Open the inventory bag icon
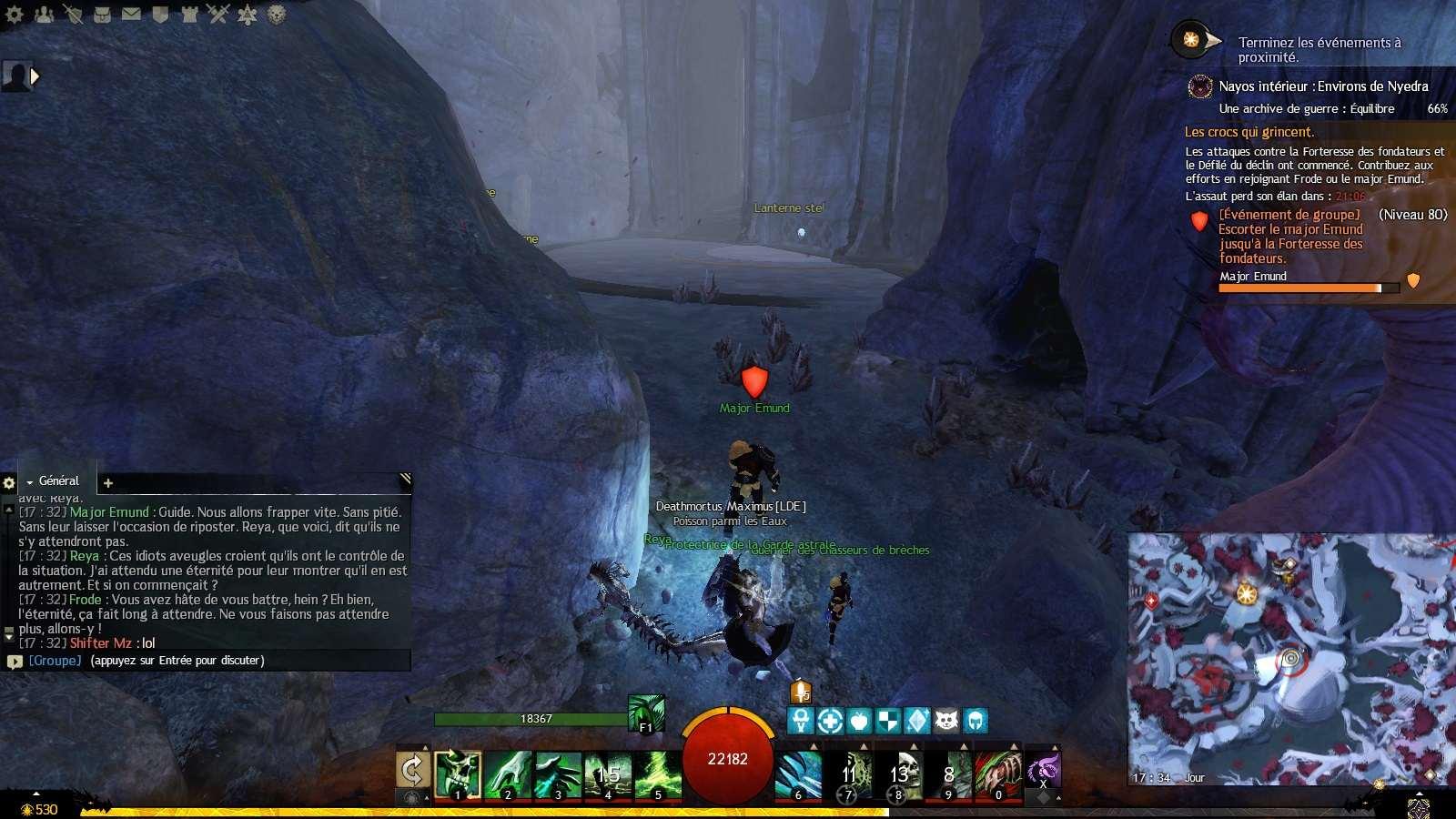The width and height of the screenshot is (1456, 819). (102, 14)
